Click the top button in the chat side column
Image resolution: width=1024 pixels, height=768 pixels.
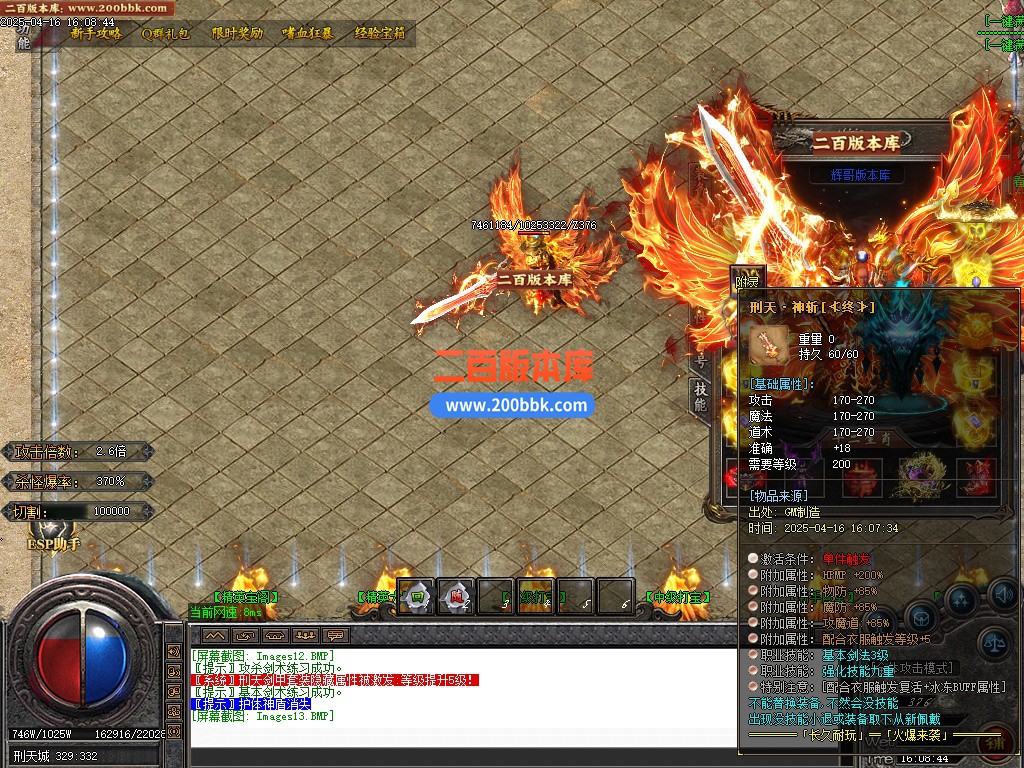(x=177, y=651)
